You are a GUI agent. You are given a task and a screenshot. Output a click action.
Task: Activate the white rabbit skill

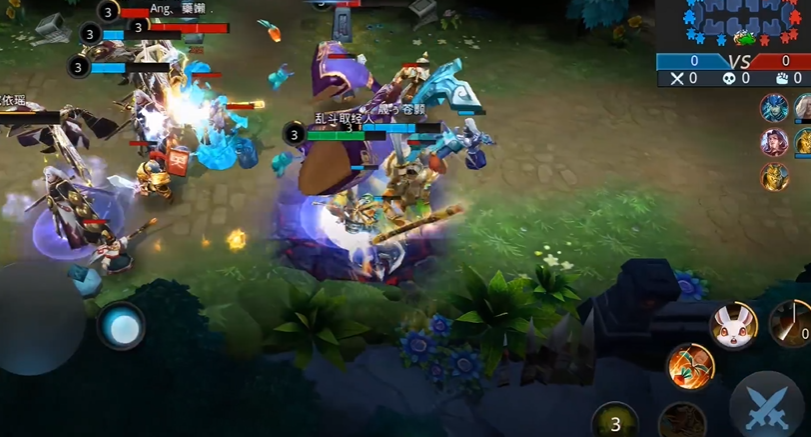(x=733, y=325)
